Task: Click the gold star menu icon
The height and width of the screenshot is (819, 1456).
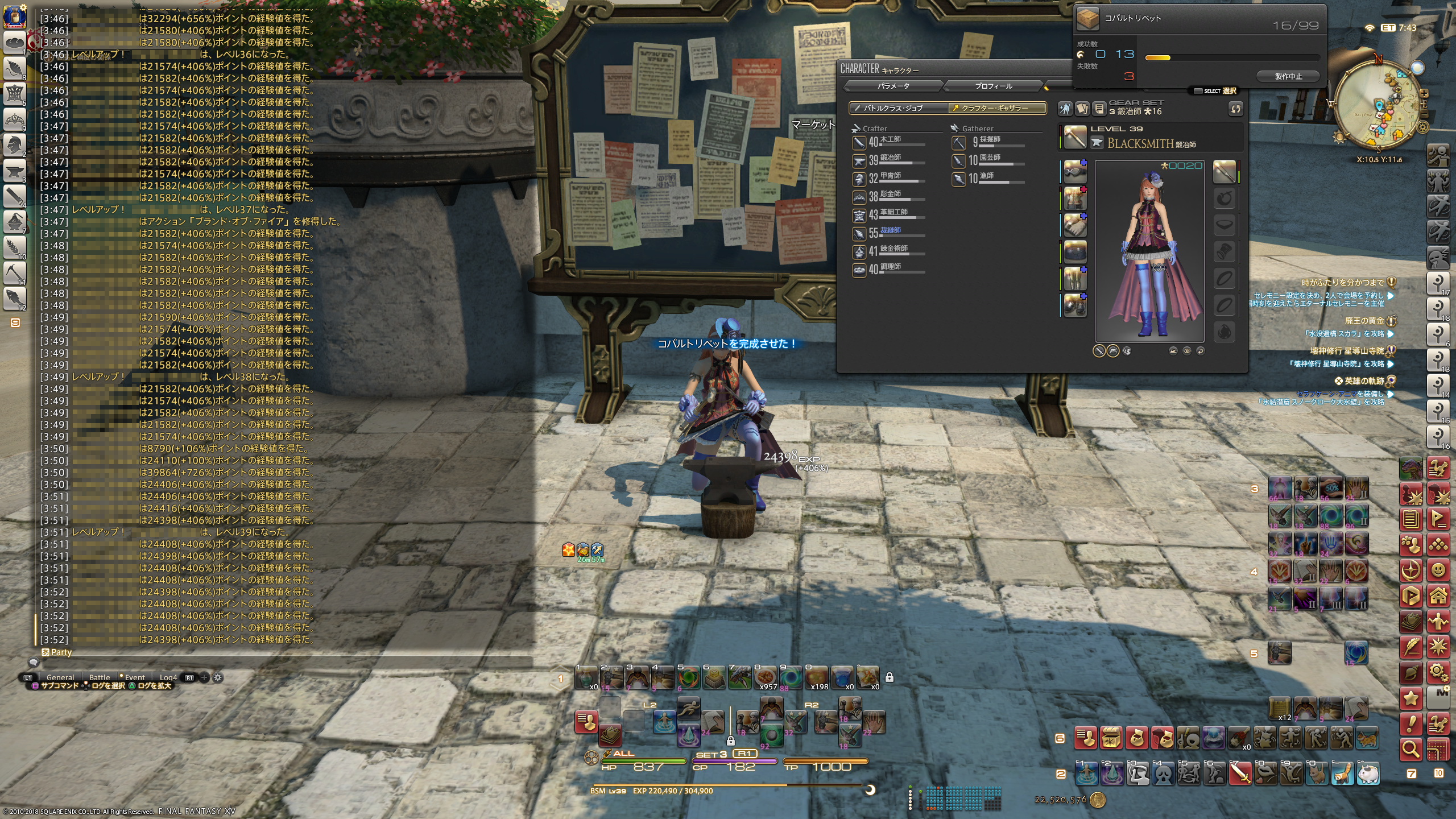Action: point(1410,698)
